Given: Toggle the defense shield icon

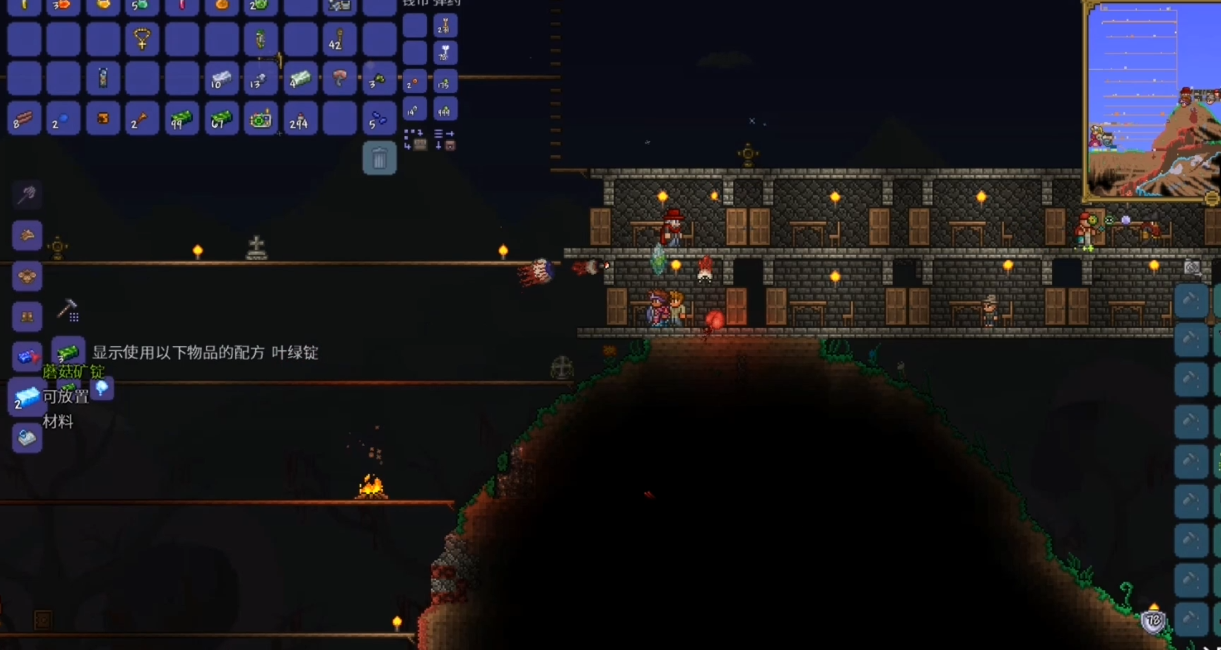Looking at the screenshot, I should tap(1153, 621).
